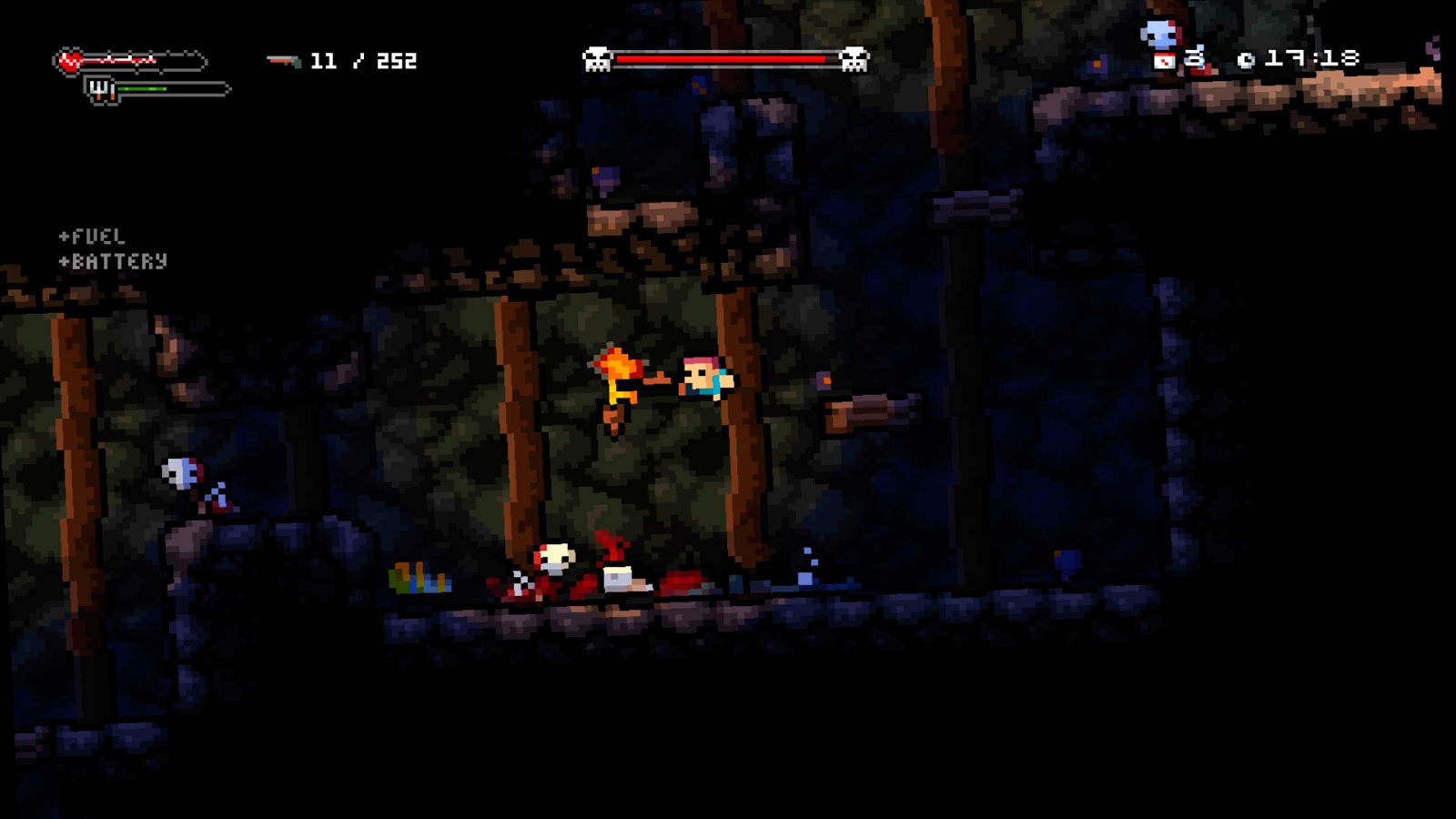Click the red supply box icon
The image size is (1456, 819).
click(x=1164, y=61)
